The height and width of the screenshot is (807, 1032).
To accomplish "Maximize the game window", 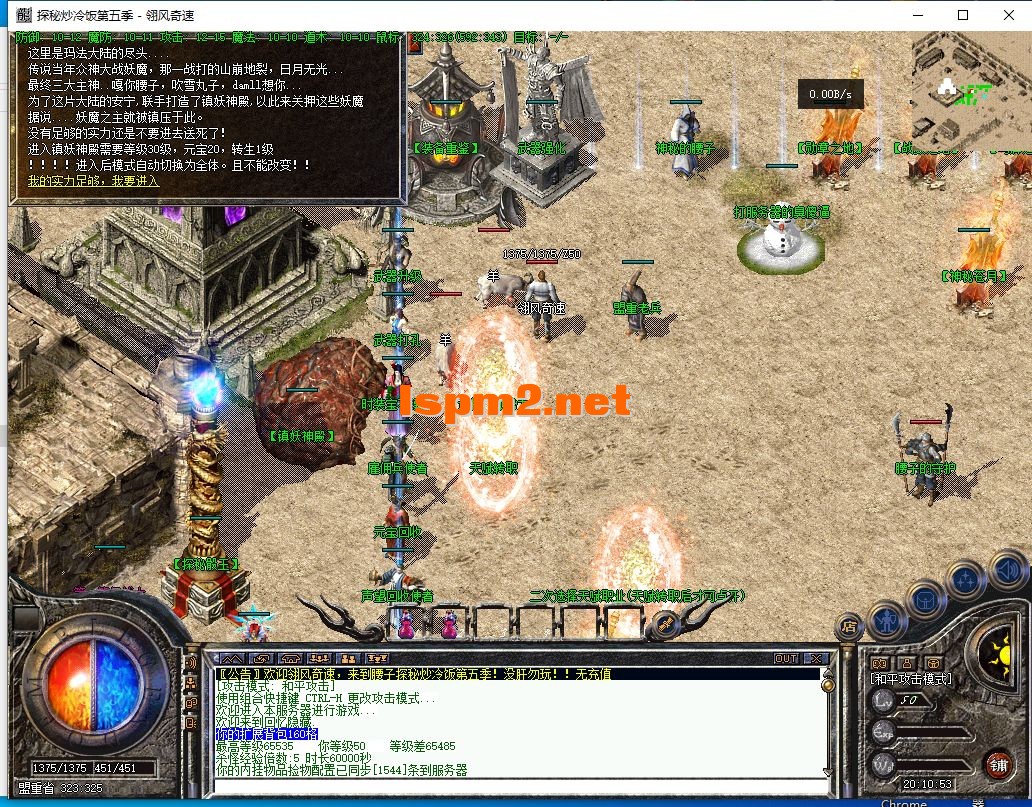I will tap(962, 15).
